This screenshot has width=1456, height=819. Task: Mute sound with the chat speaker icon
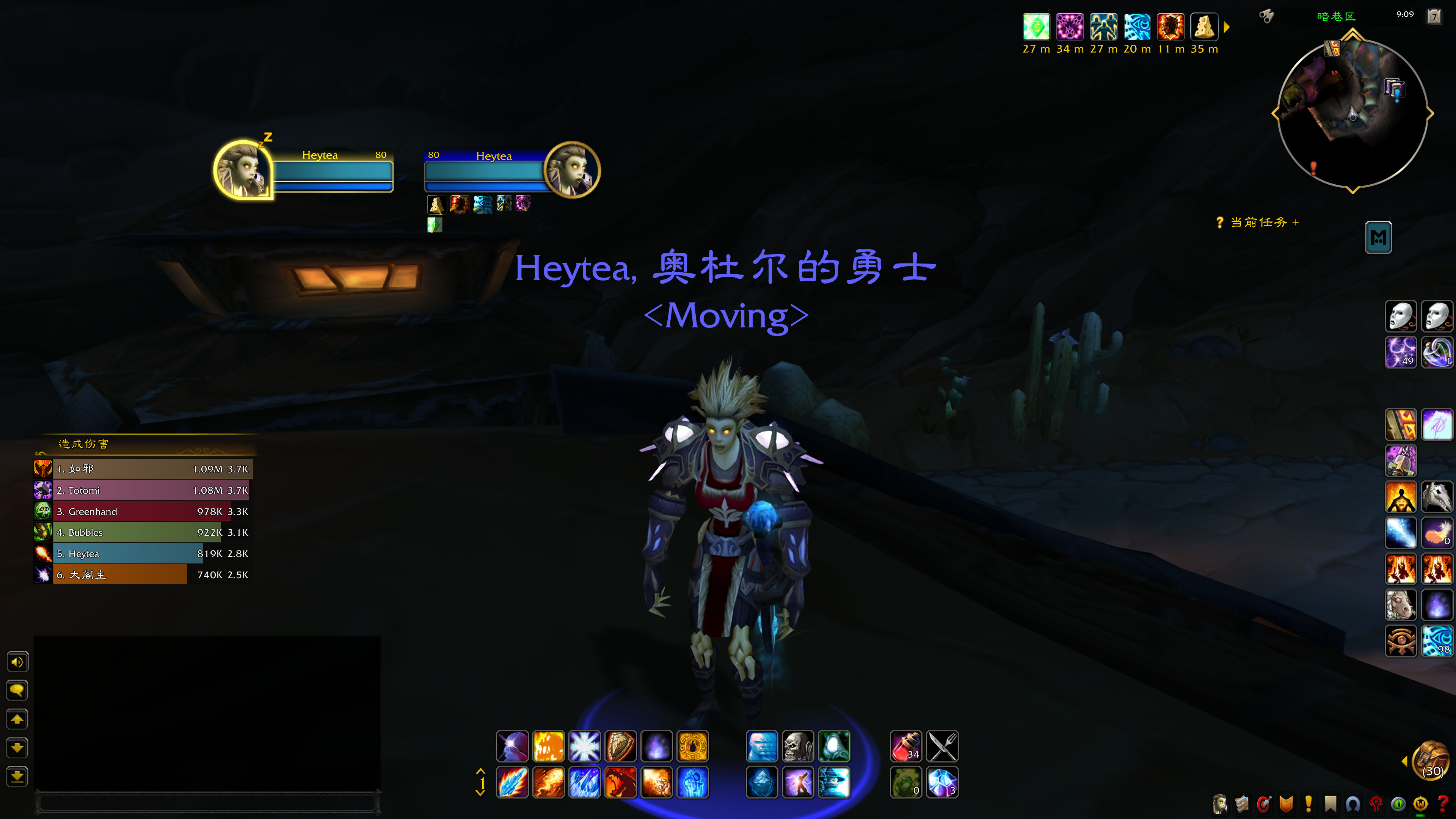(x=17, y=661)
